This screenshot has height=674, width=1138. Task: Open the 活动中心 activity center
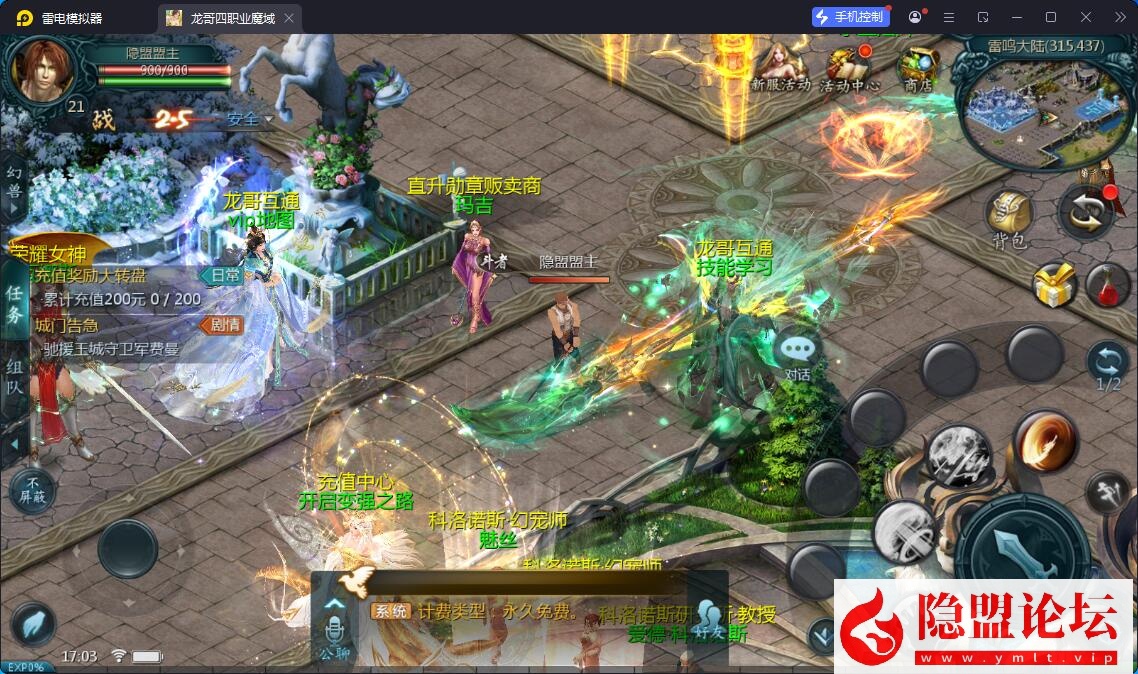coord(848,70)
